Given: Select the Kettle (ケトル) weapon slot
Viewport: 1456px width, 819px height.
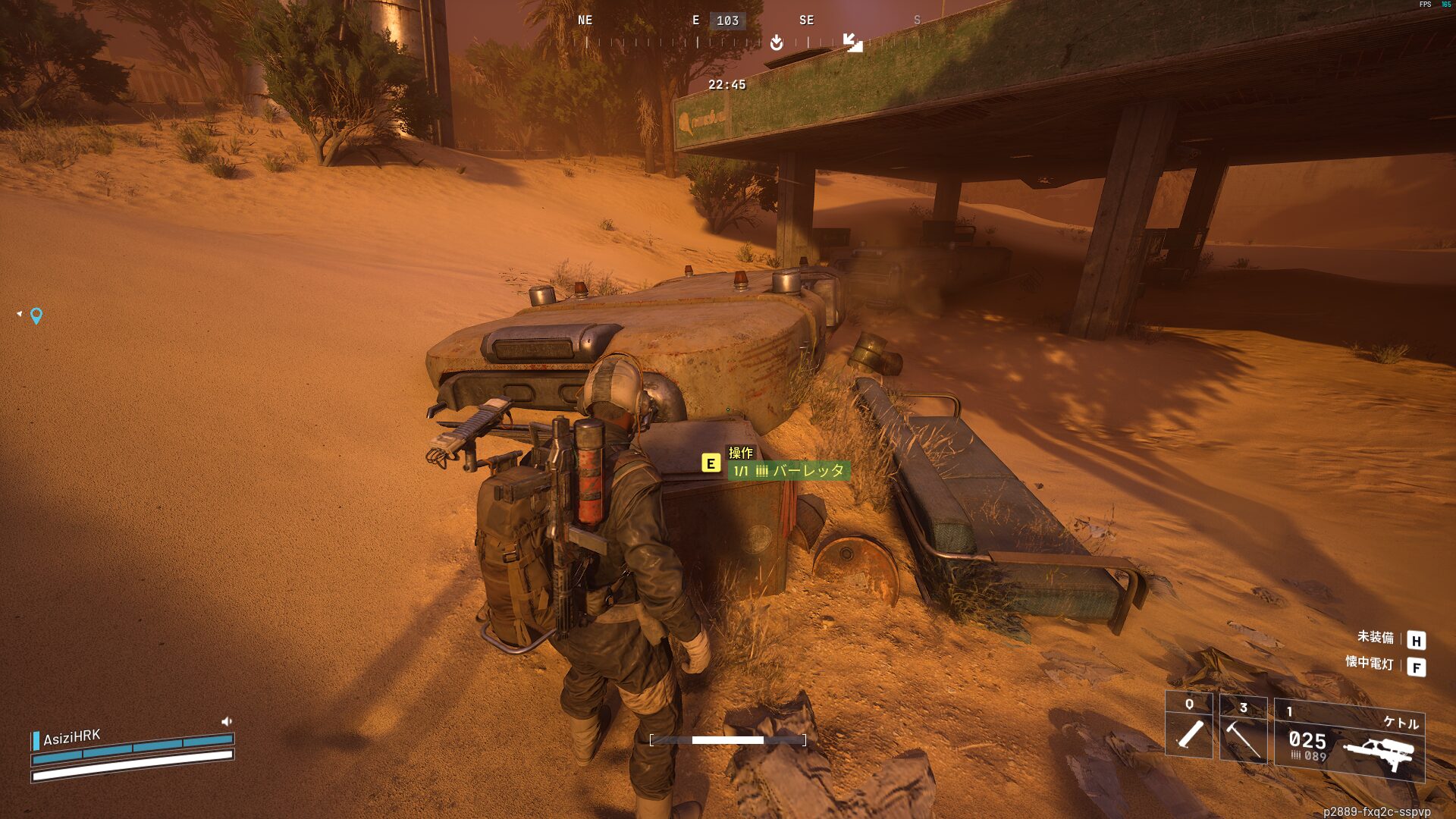Looking at the screenshot, I should [1350, 741].
